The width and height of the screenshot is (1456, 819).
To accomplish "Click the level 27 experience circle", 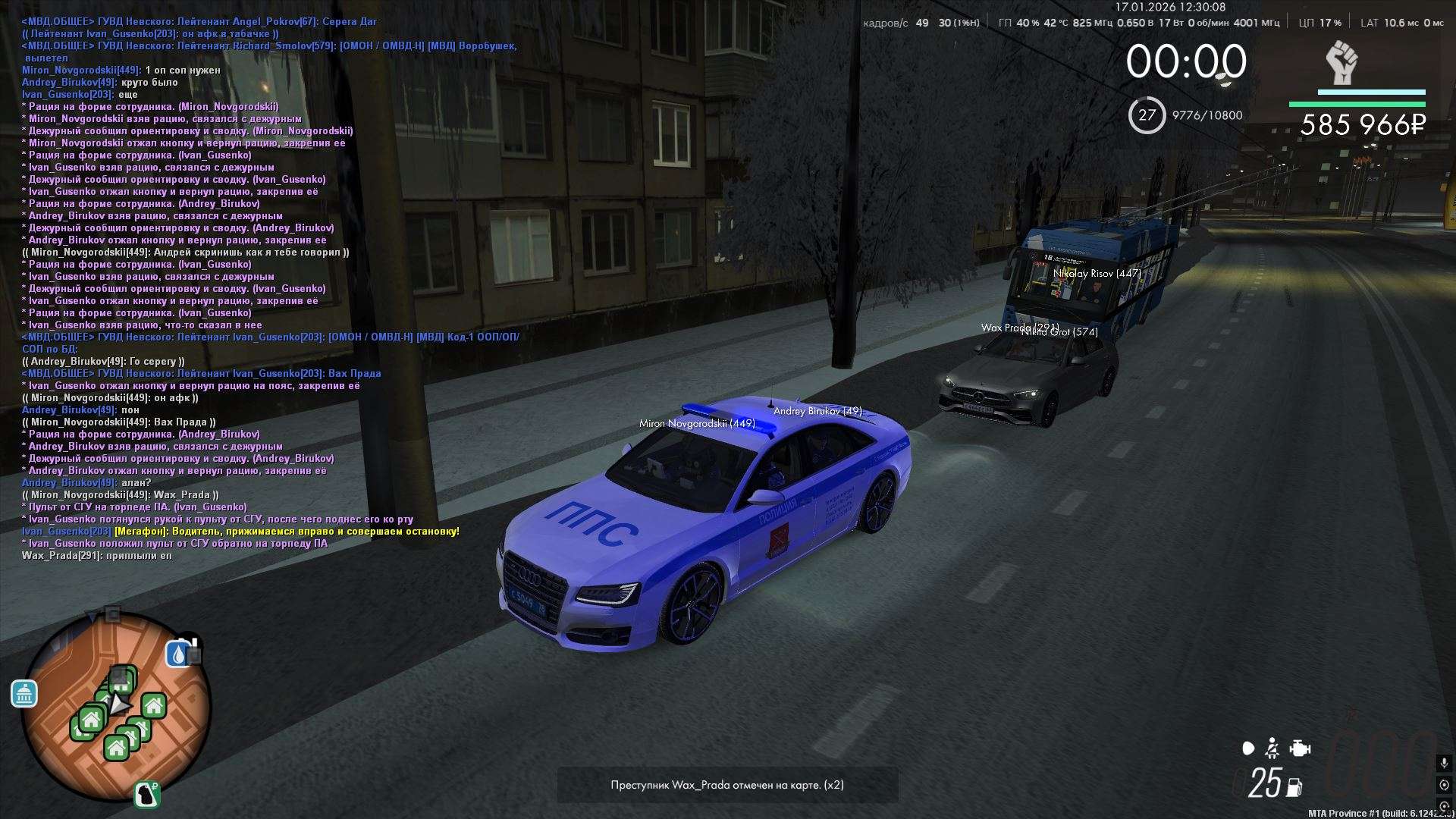I will [x=1147, y=115].
